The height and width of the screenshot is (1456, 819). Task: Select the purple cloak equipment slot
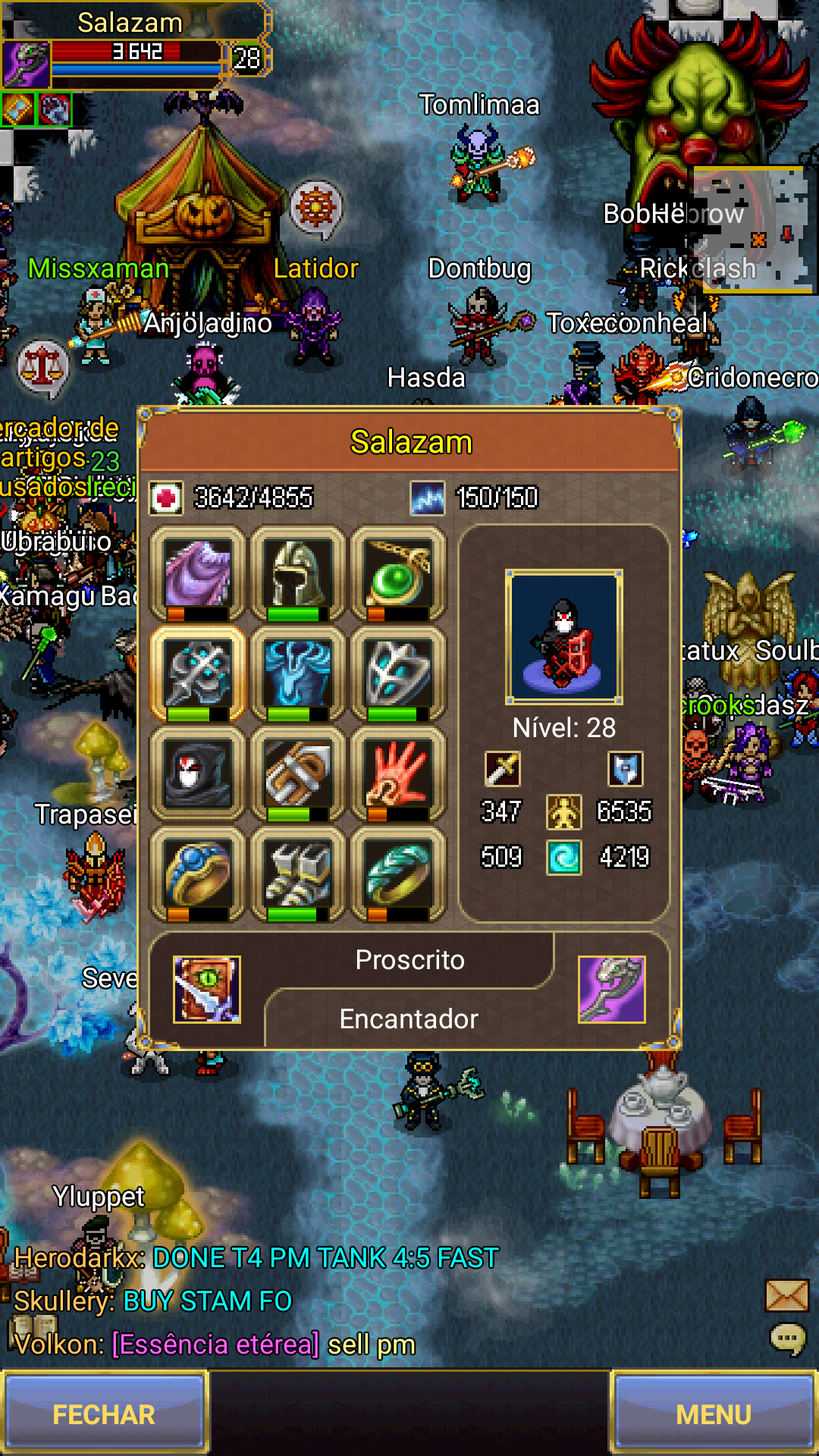tap(198, 573)
